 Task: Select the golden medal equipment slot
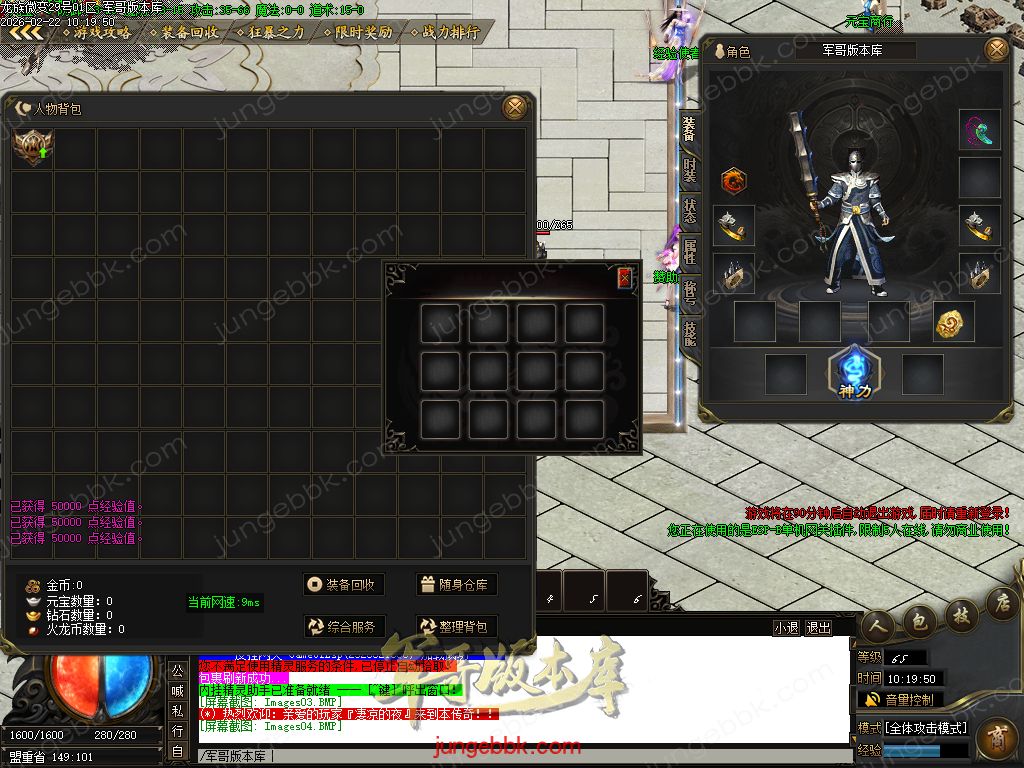tap(954, 321)
